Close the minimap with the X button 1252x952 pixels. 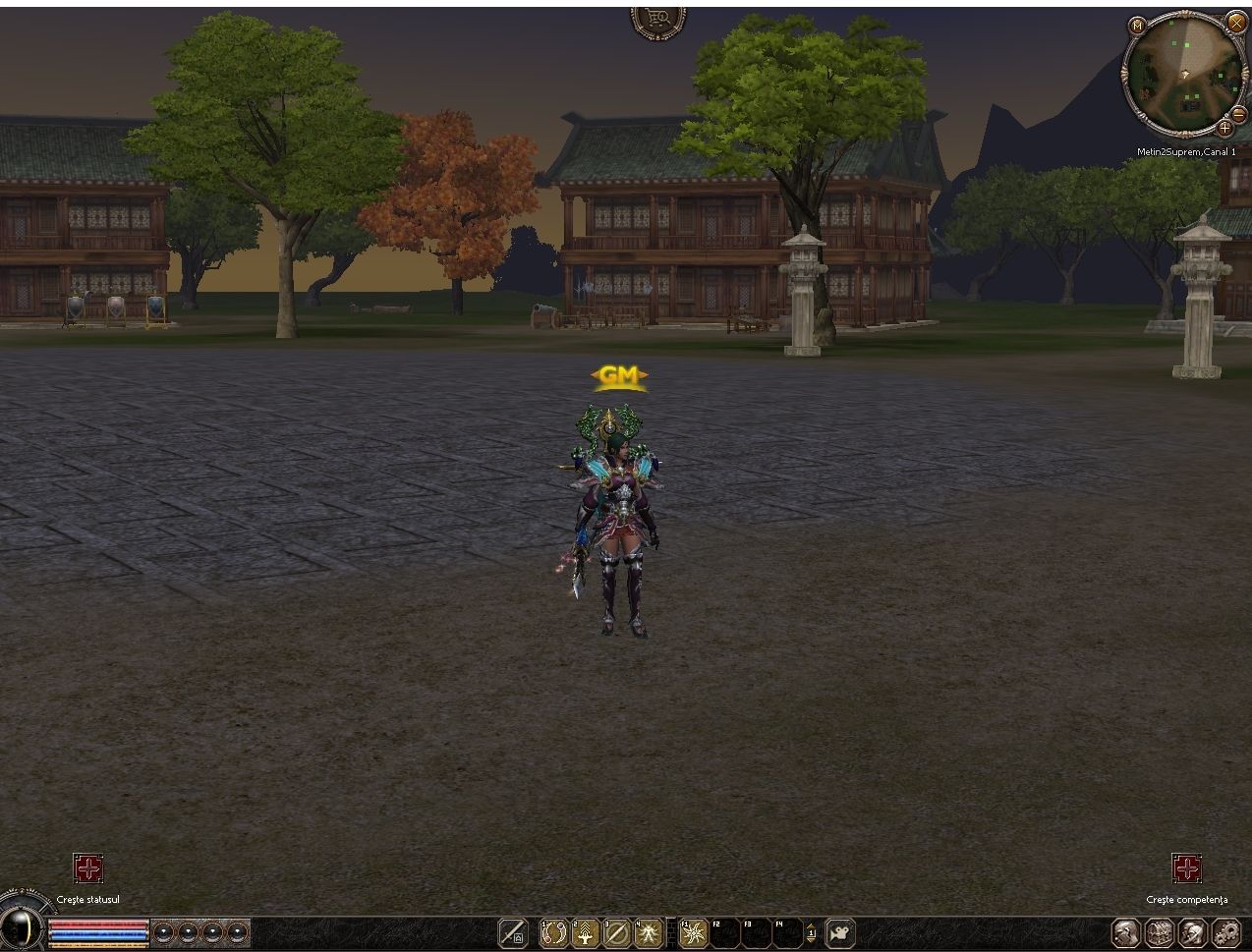point(1236,24)
